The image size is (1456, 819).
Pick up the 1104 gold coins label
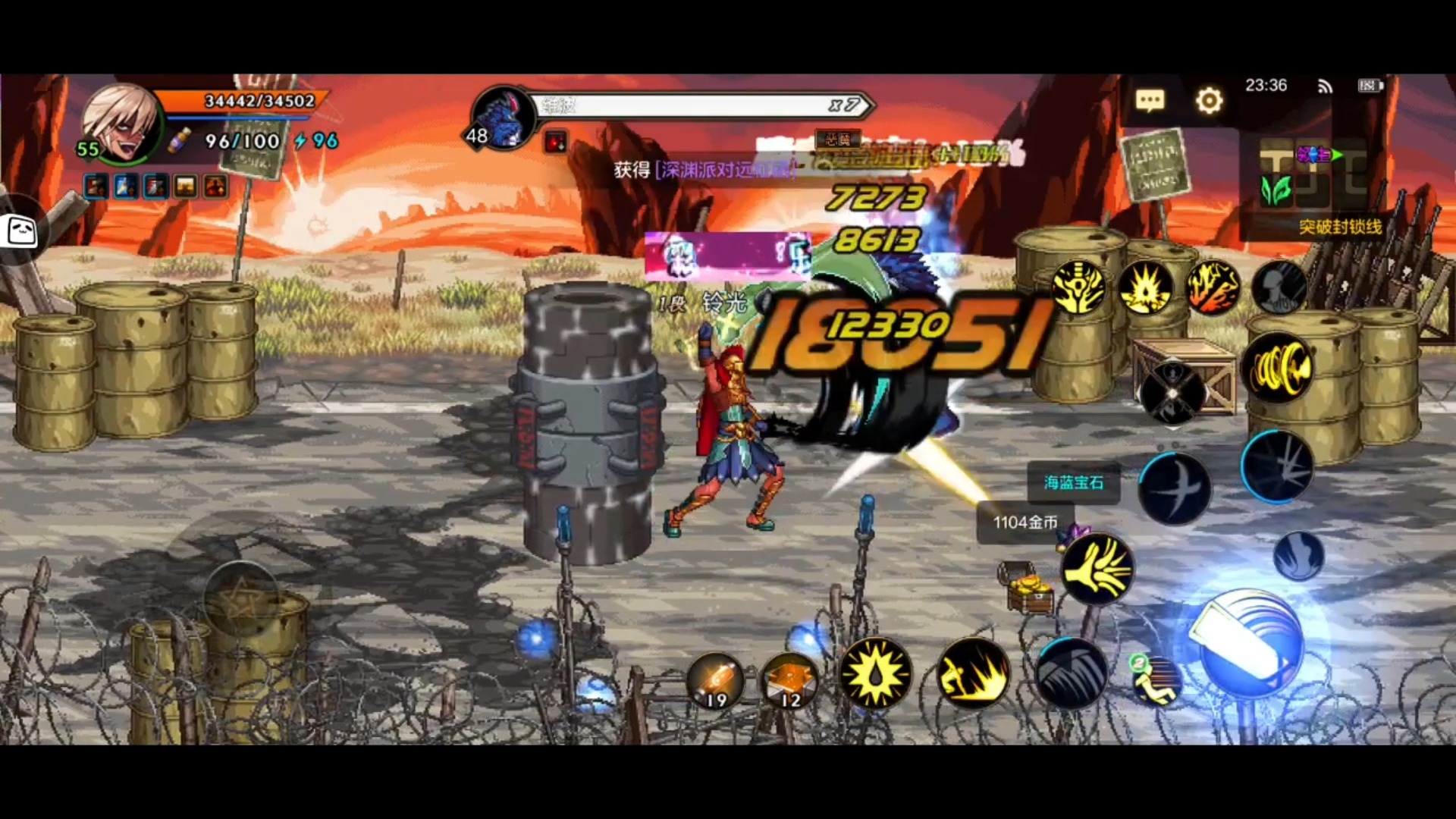1025,522
